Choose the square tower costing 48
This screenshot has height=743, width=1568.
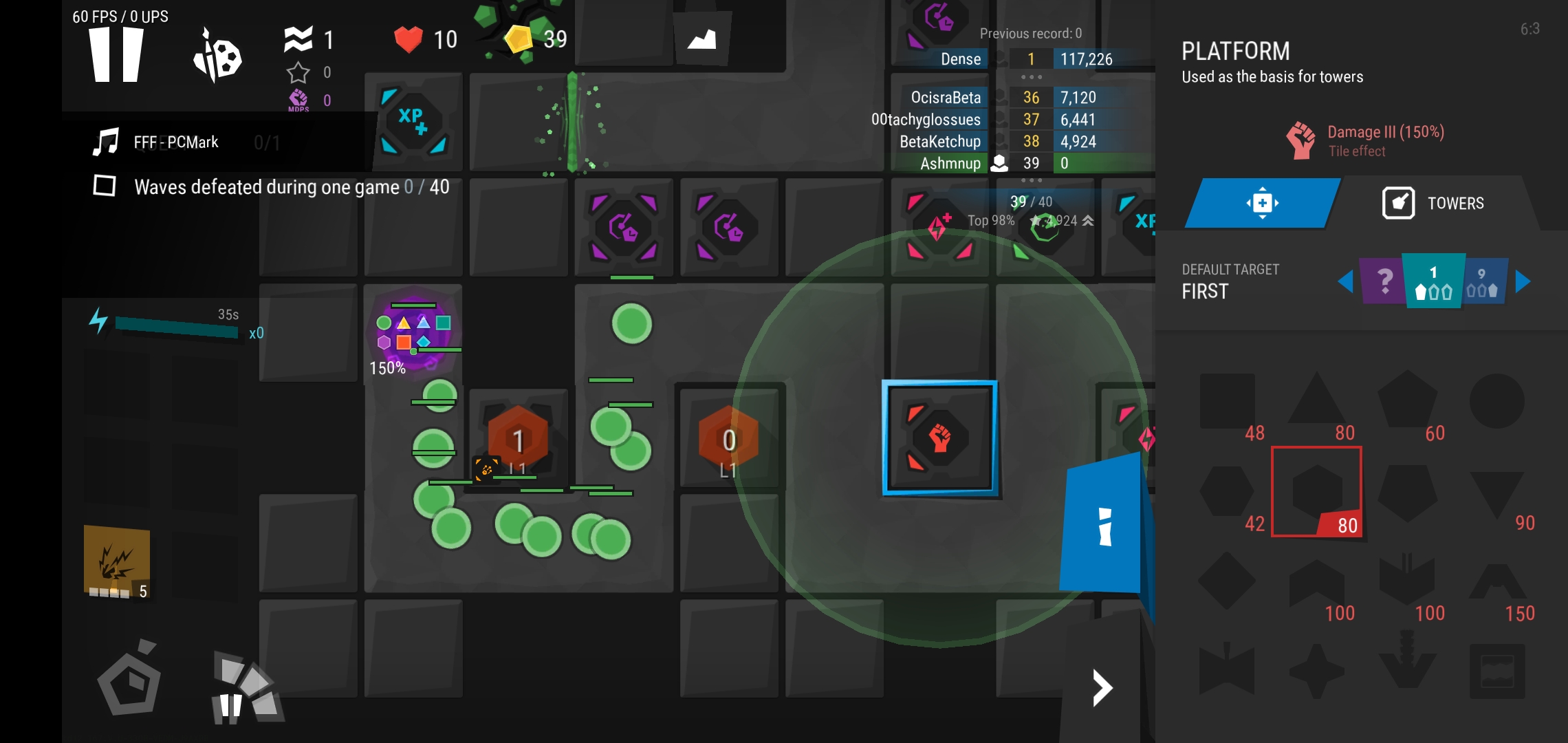coord(1228,402)
